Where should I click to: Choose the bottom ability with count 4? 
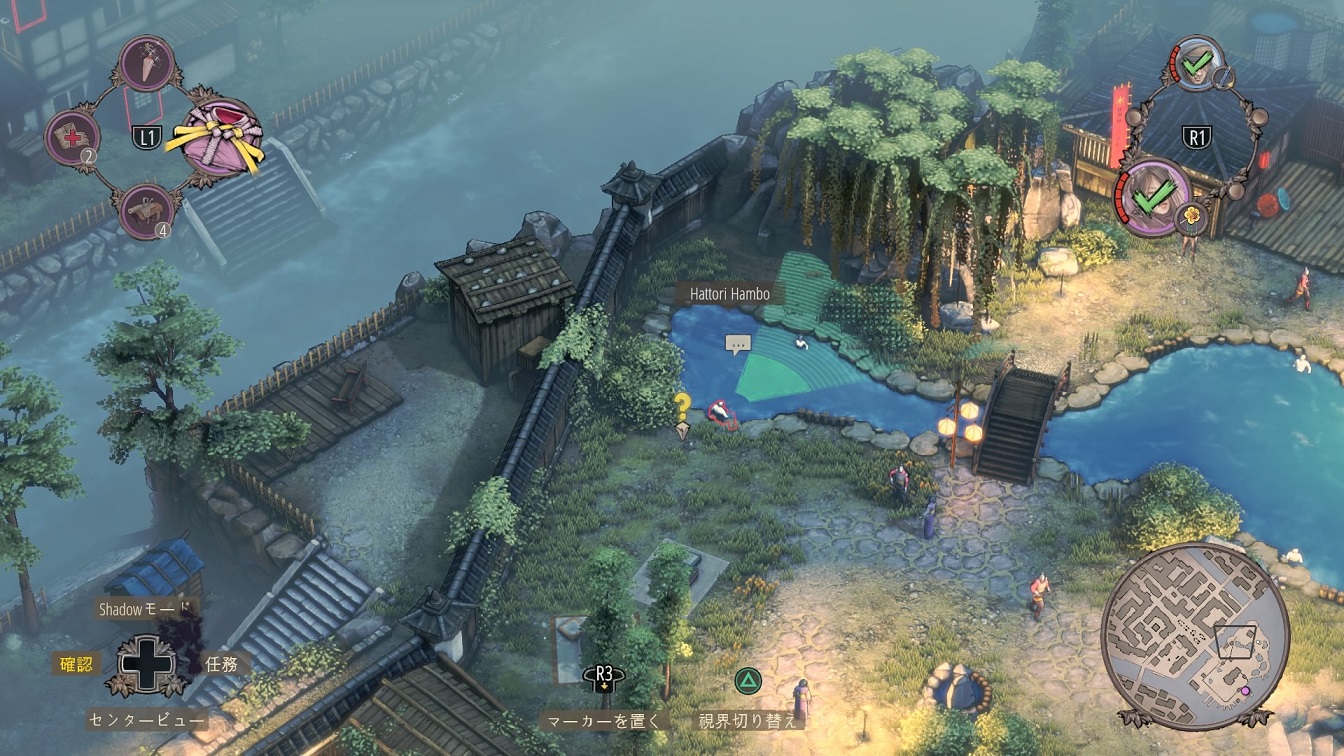click(147, 211)
